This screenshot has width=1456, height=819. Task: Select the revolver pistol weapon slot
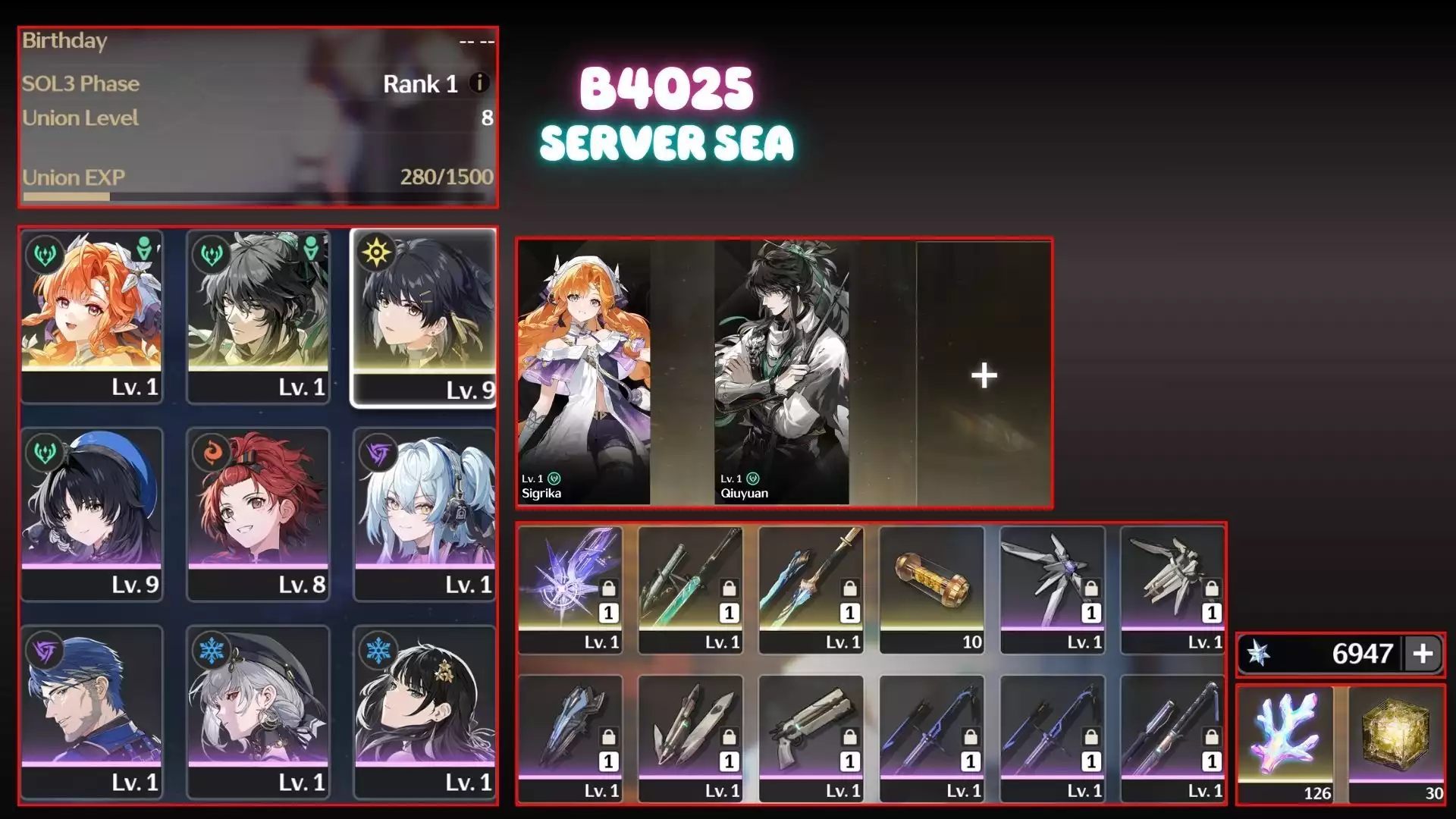coord(811,738)
